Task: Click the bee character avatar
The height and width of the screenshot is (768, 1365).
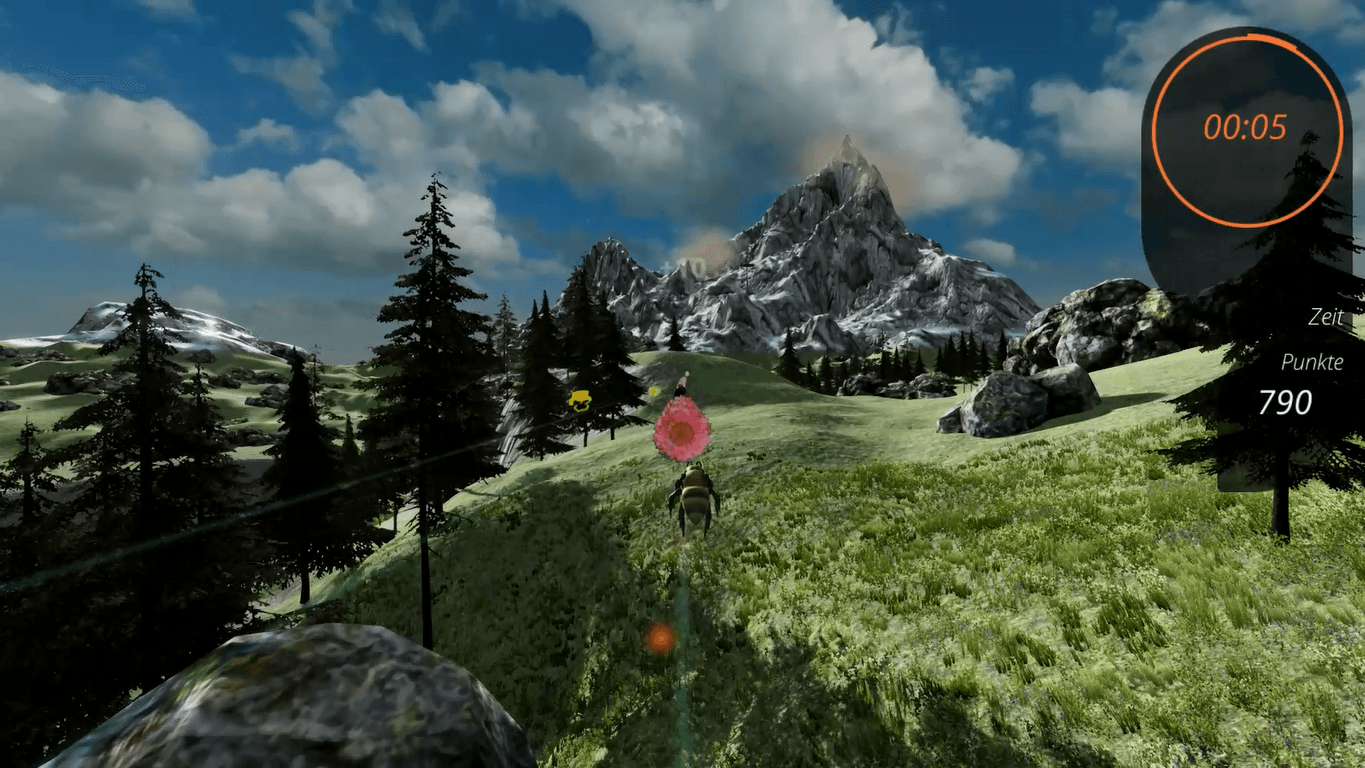Action: point(696,497)
